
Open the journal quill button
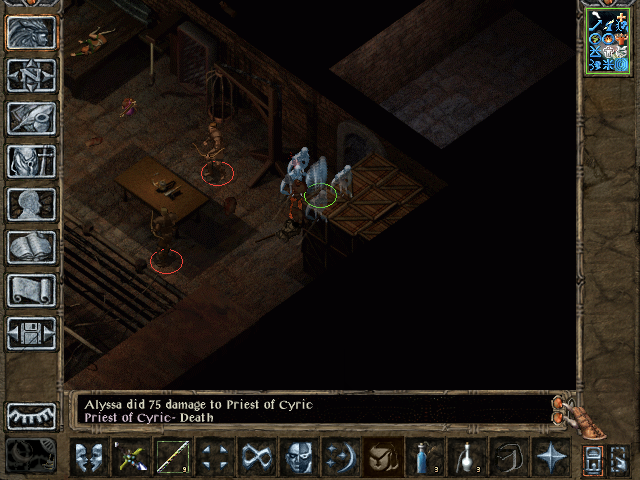[32, 118]
